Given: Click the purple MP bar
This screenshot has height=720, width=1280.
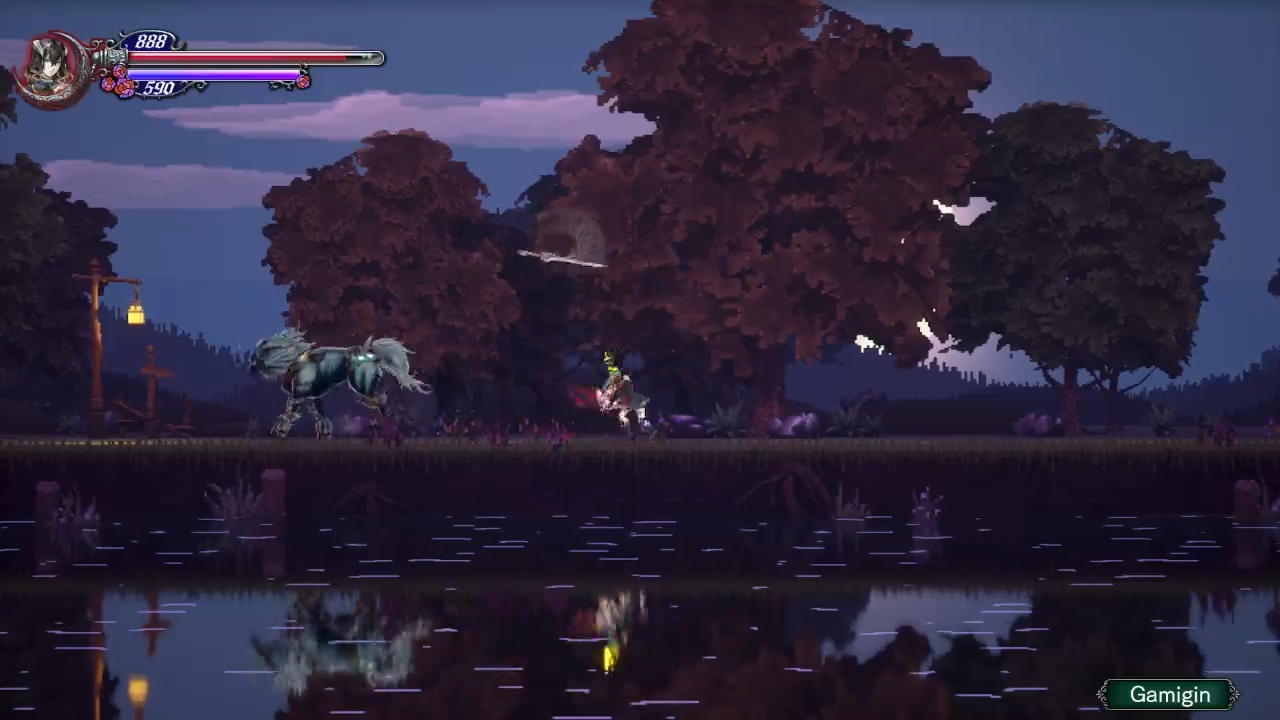Looking at the screenshot, I should tap(215, 74).
